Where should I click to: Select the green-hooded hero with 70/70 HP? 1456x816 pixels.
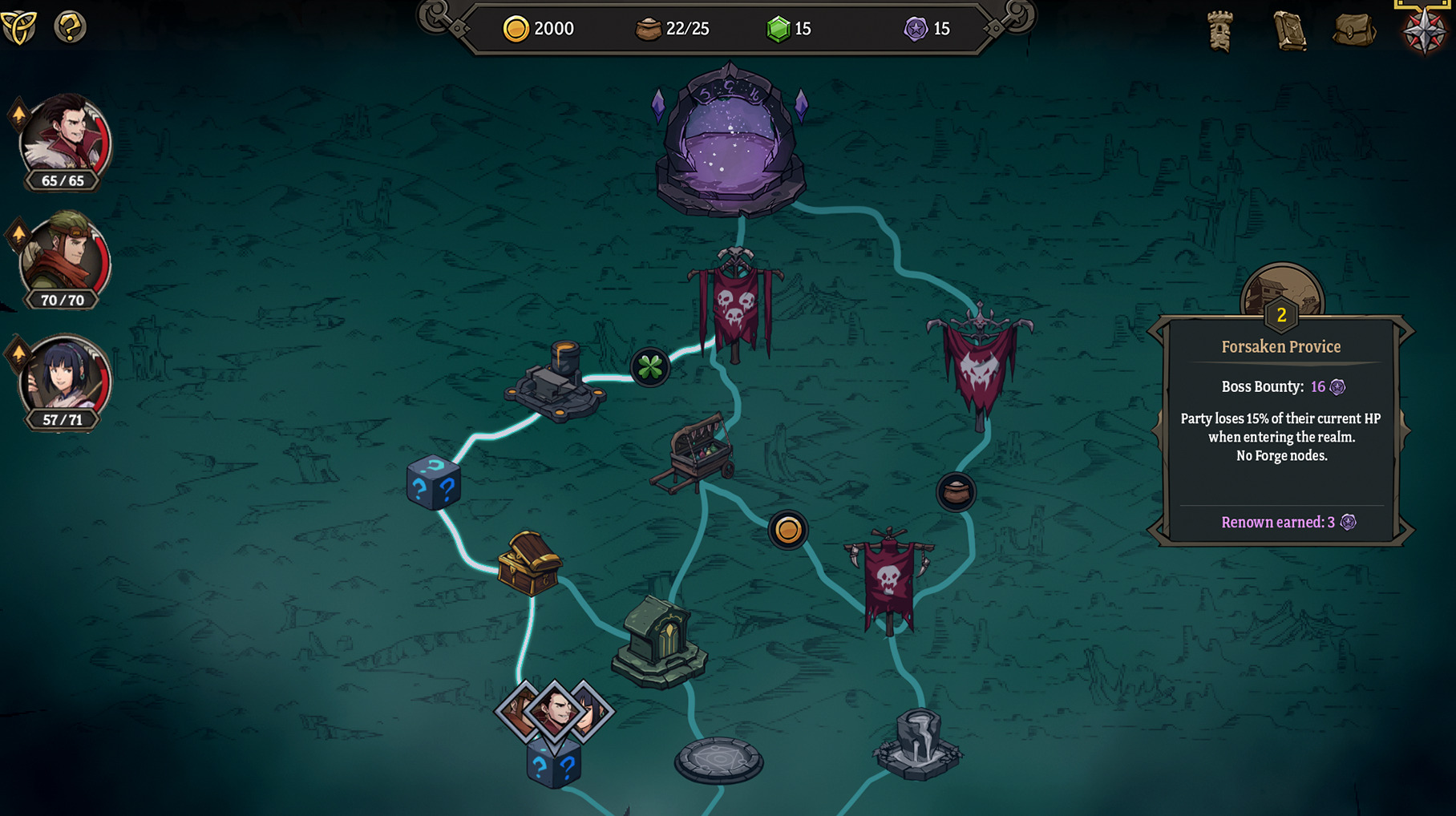pos(64,258)
